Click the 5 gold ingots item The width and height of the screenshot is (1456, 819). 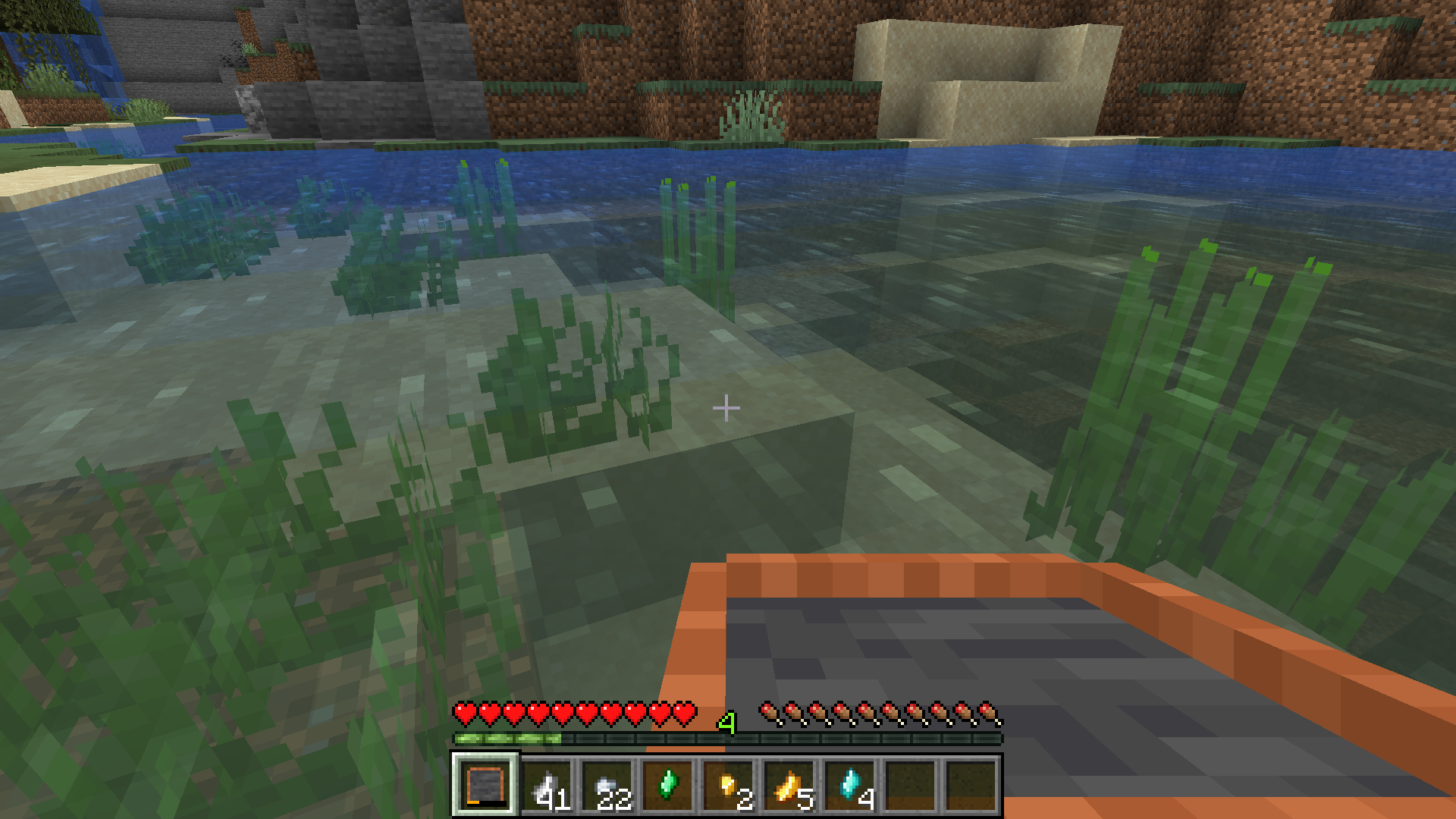790,789
